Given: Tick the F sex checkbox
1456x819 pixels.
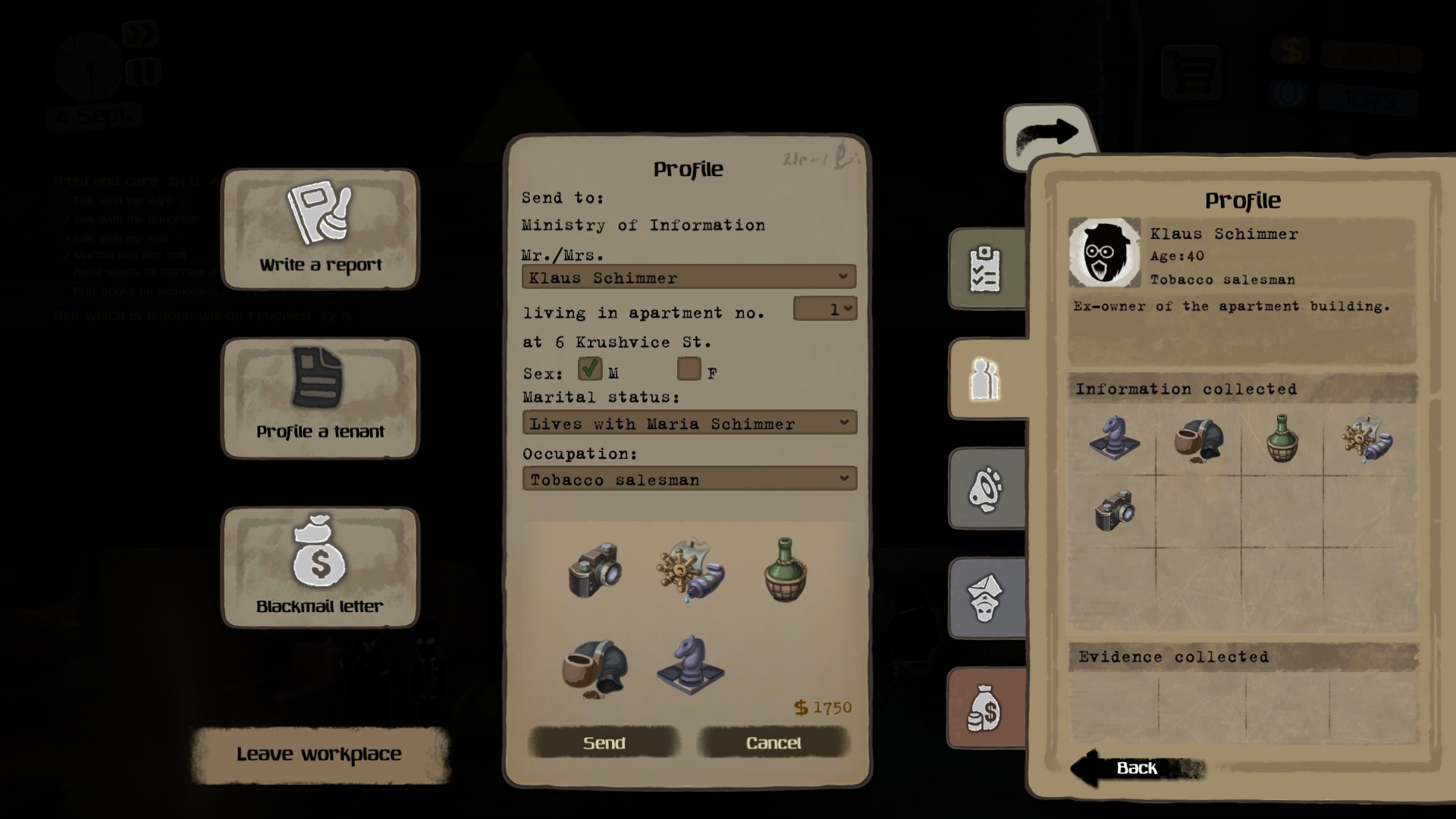Looking at the screenshot, I should click(689, 369).
